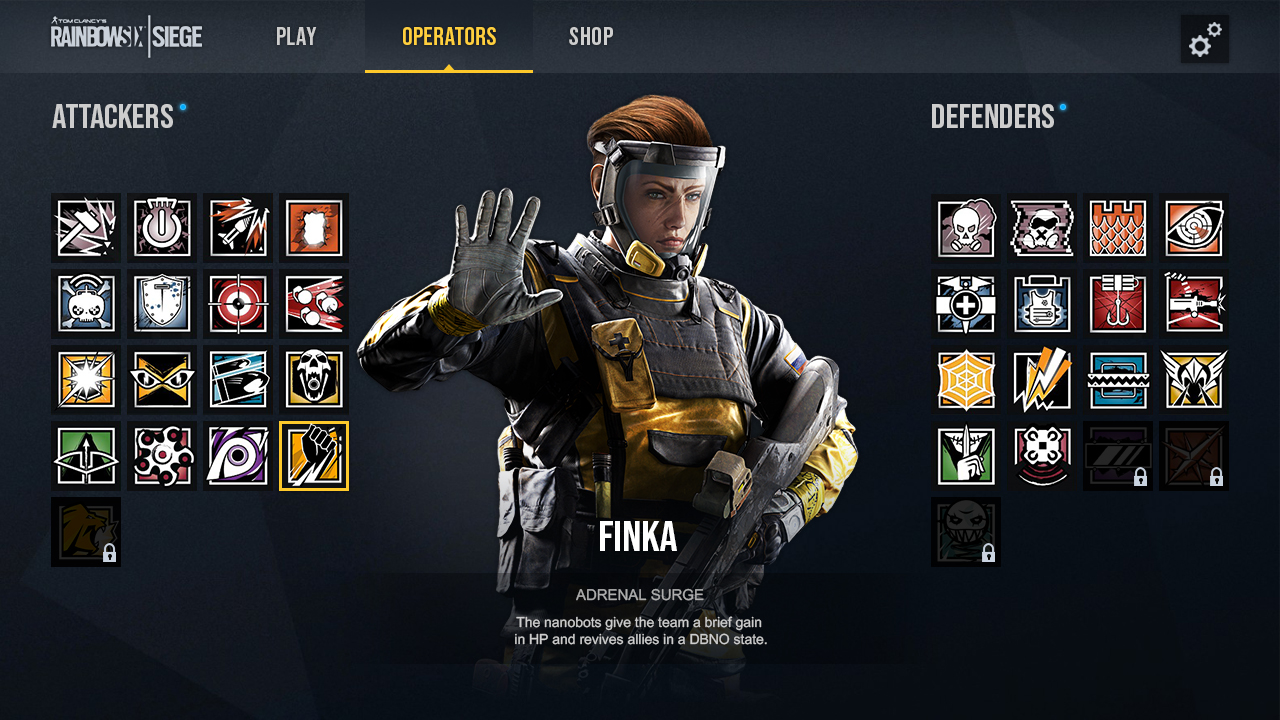Pick the gas mask skull defender icon
Image resolution: width=1280 pixels, height=720 pixels.
point(966,228)
